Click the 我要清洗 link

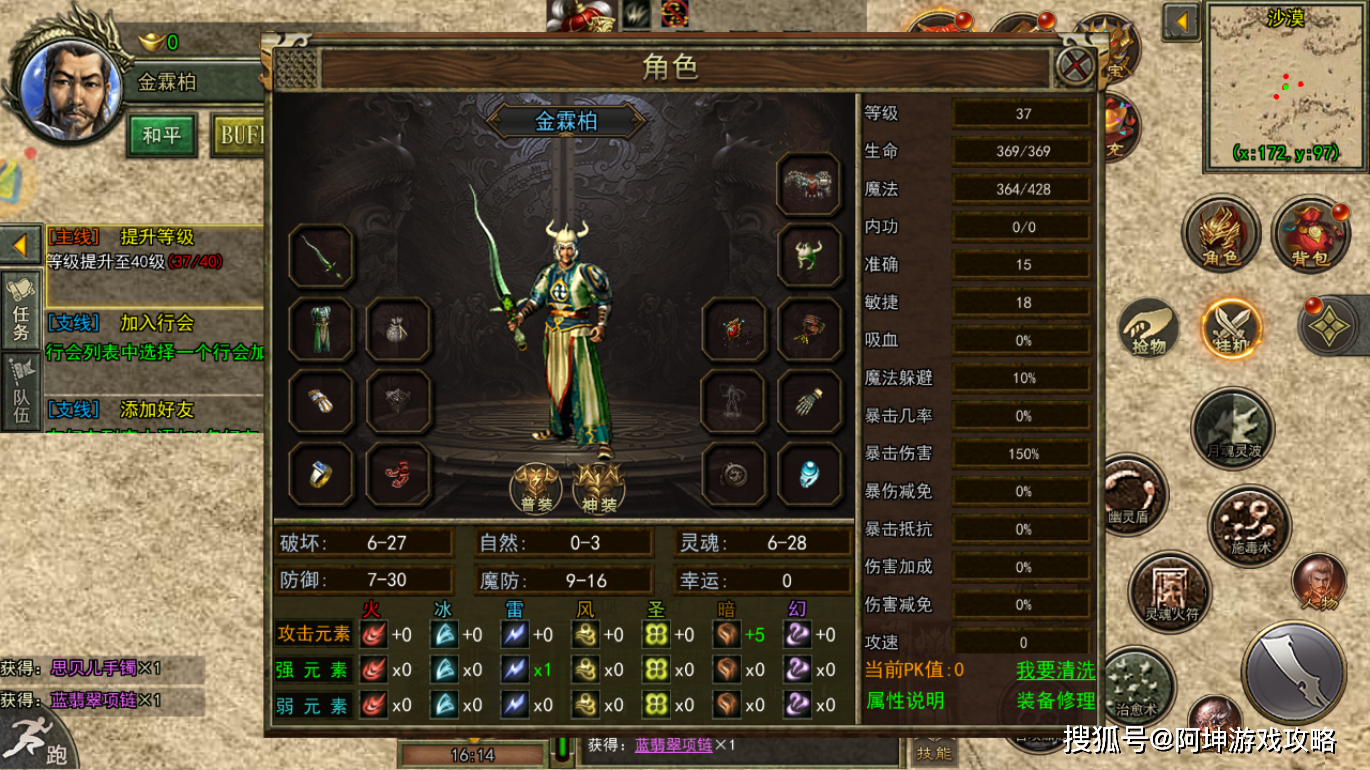pos(1055,670)
